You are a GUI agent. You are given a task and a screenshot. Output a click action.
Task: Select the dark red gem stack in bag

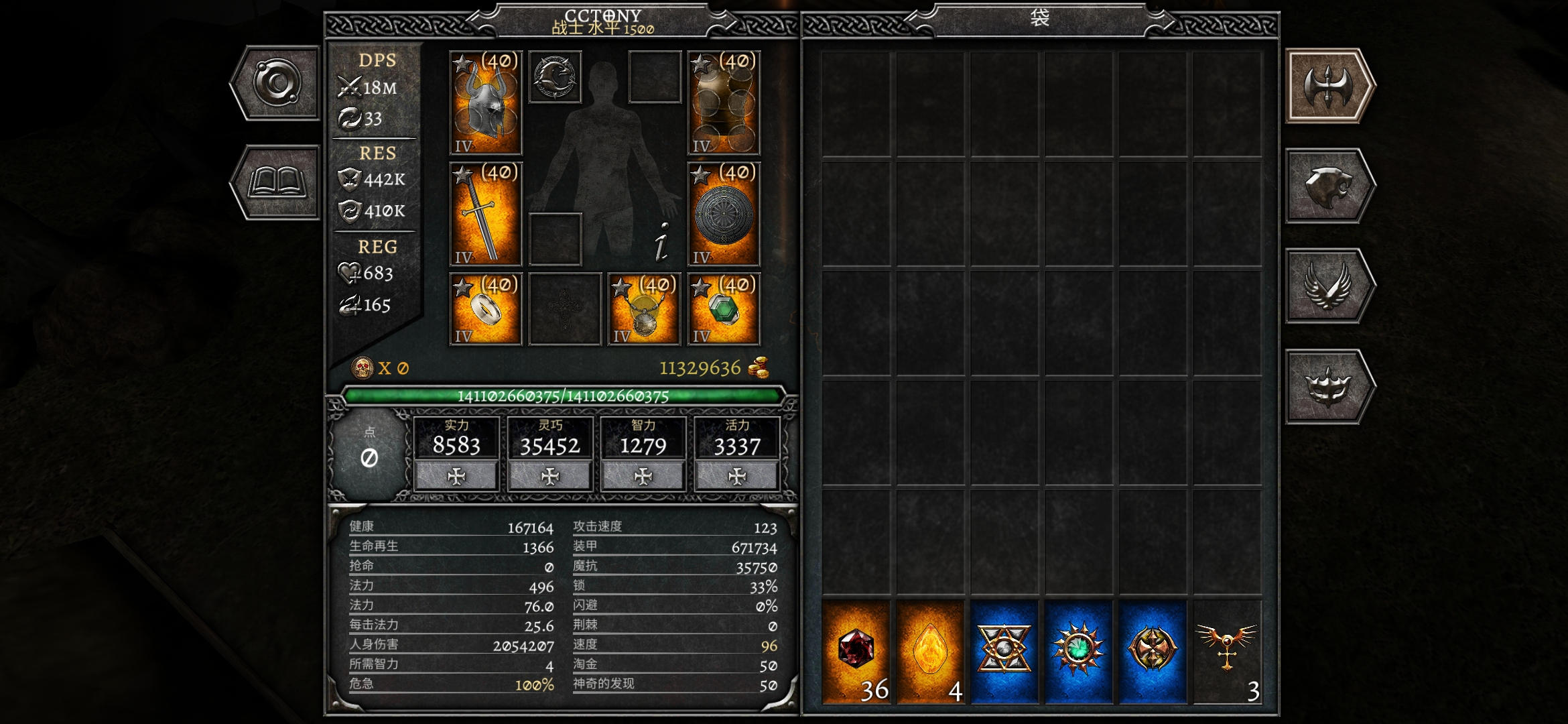856,652
